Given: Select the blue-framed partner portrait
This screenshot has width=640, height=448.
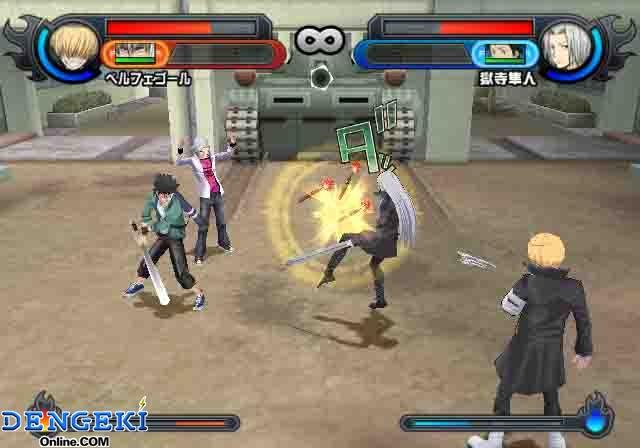Looking at the screenshot, I should [502, 53].
